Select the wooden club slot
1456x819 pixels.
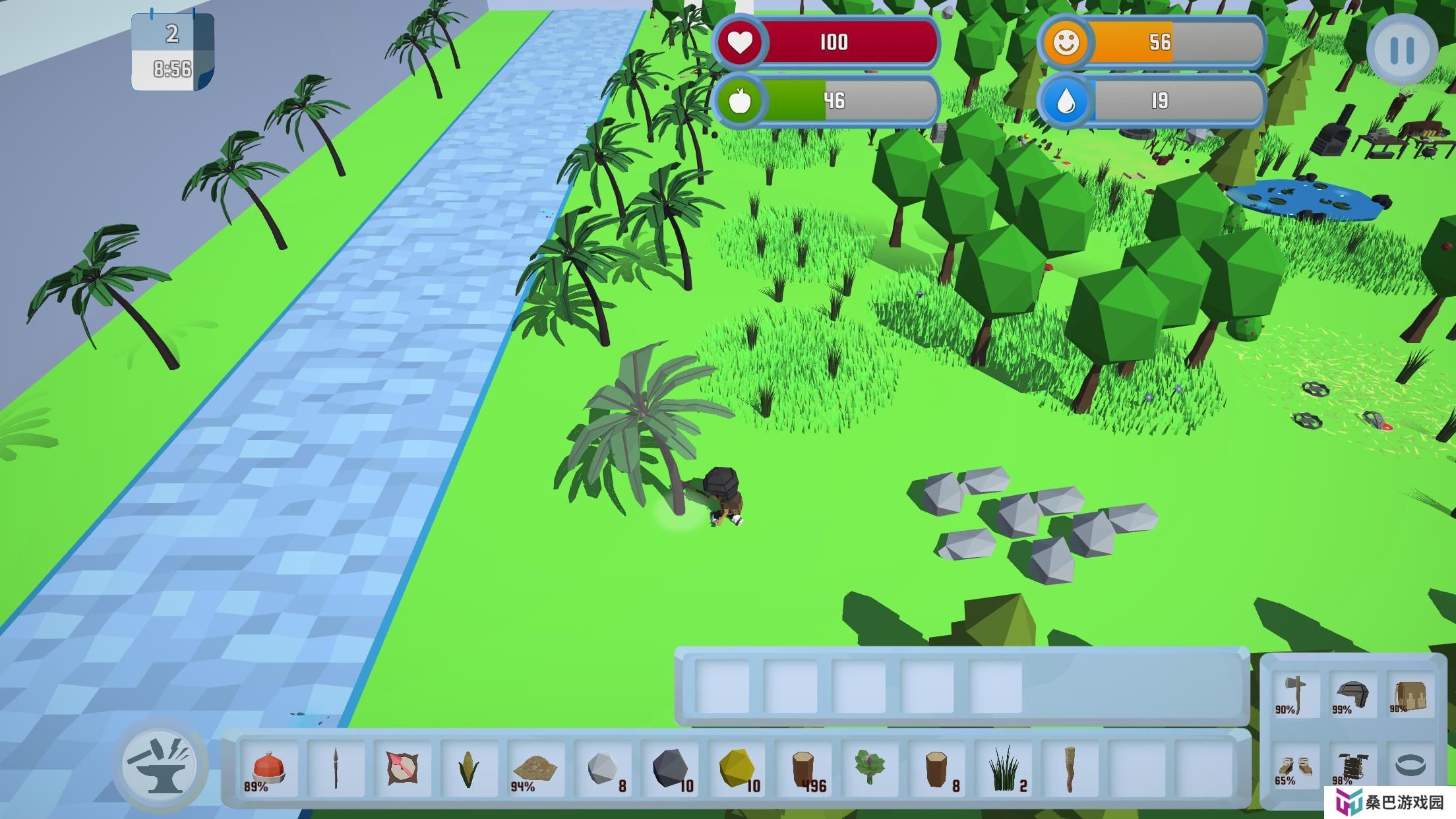[x=1070, y=768]
